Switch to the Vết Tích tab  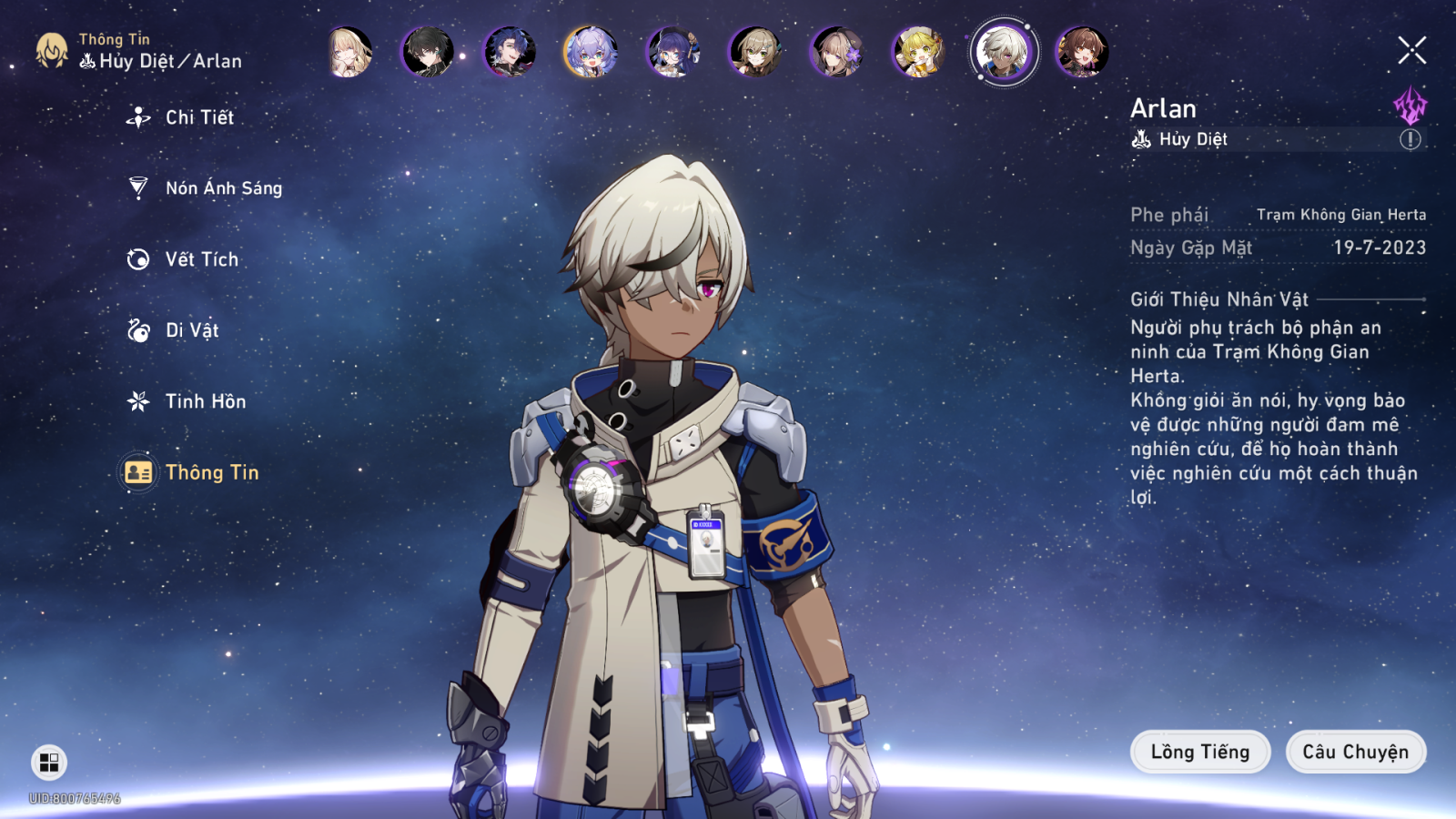tap(200, 259)
